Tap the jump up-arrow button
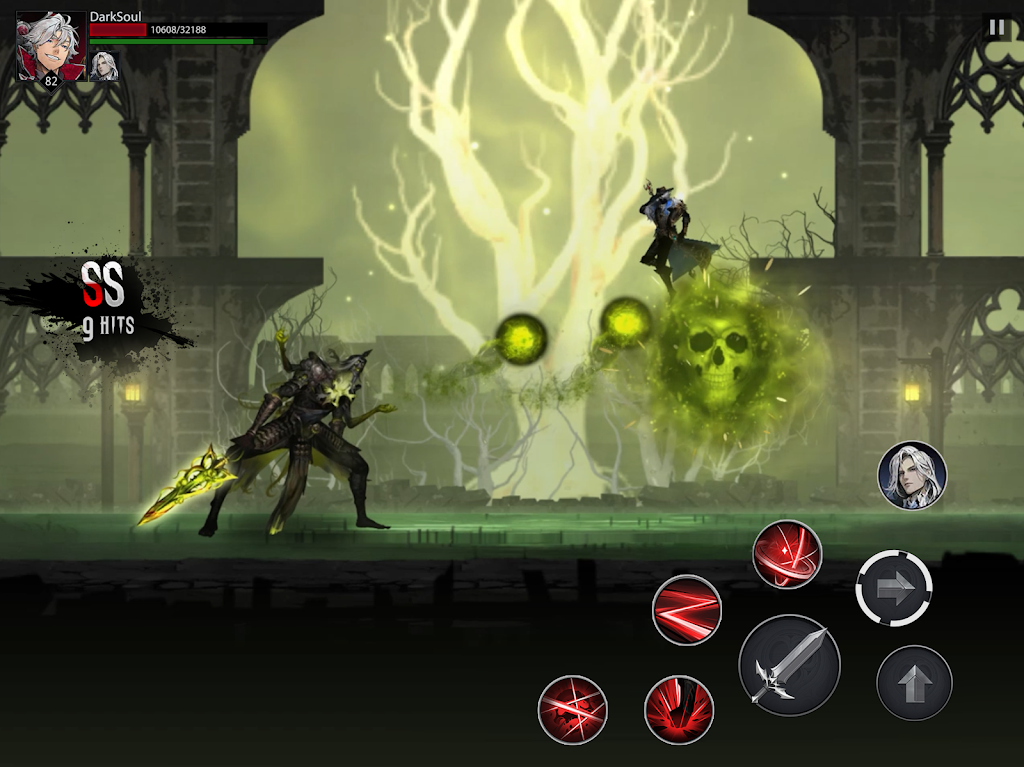This screenshot has width=1024, height=767. coord(914,684)
